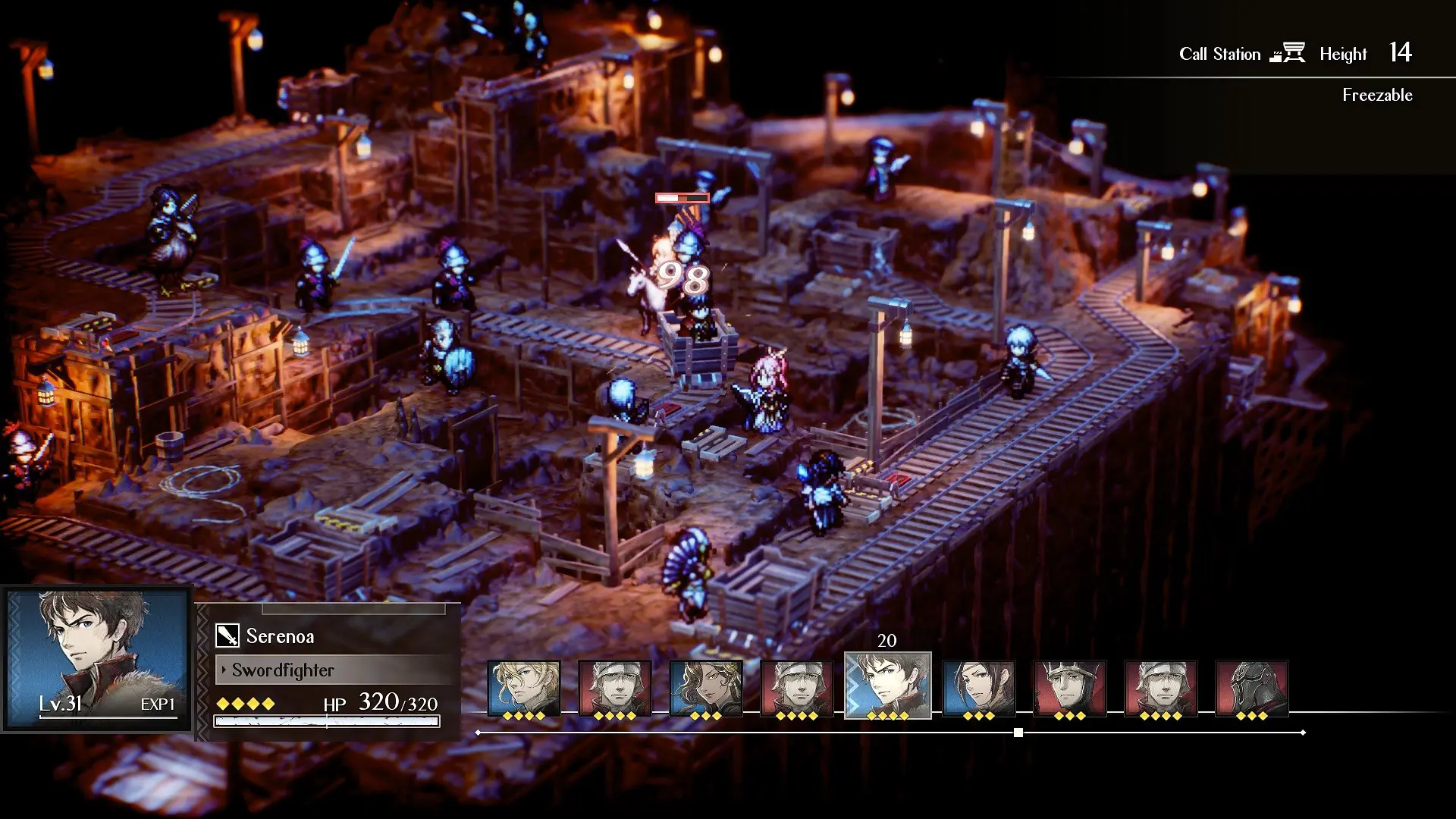Click the enemy HP bar above the mounted unit
Viewport: 1456px width, 819px height.
coord(680,198)
